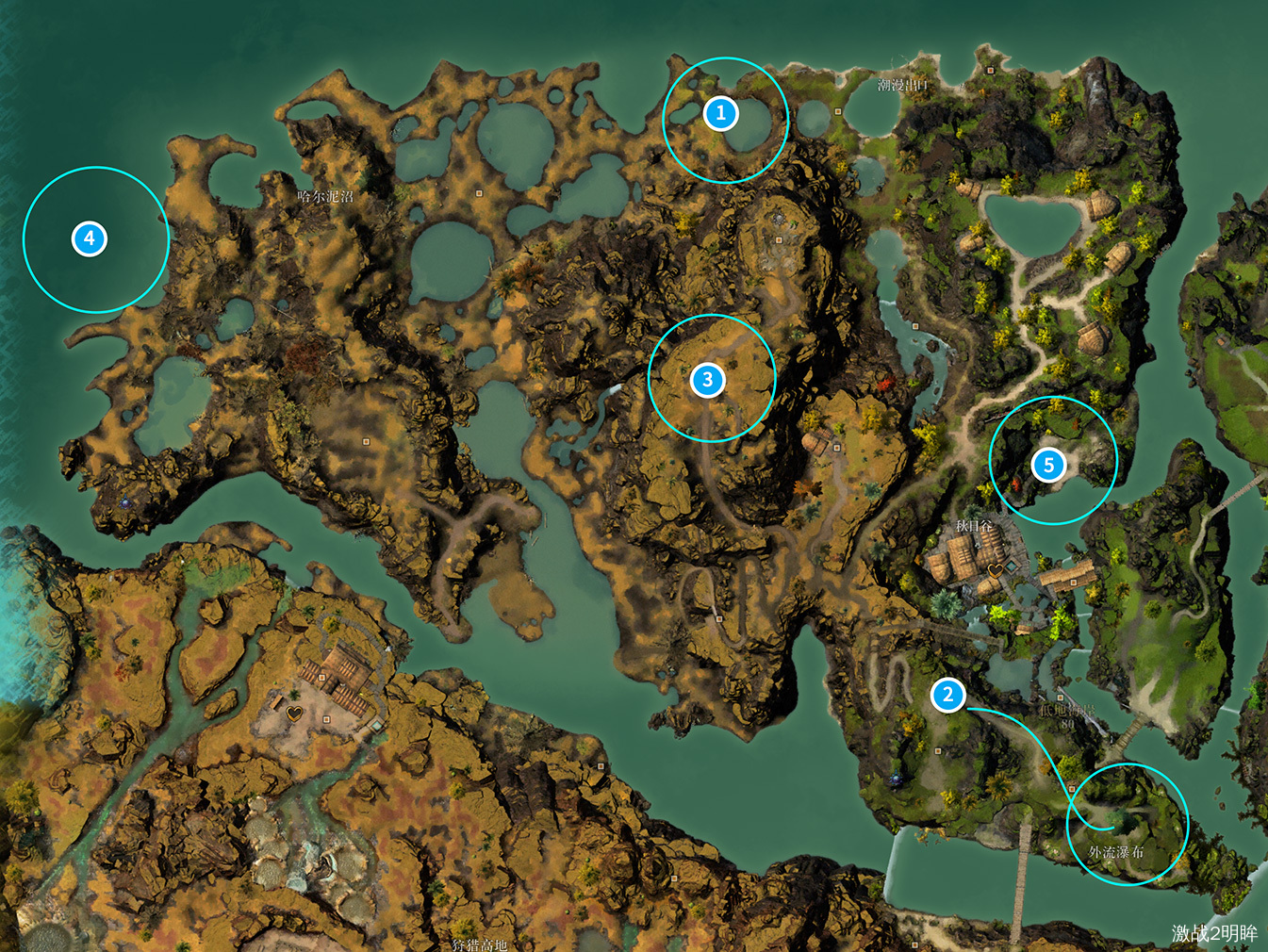The width and height of the screenshot is (1268, 952).
Task: Select numbered map marker 1
Action: pyautogui.click(x=721, y=113)
